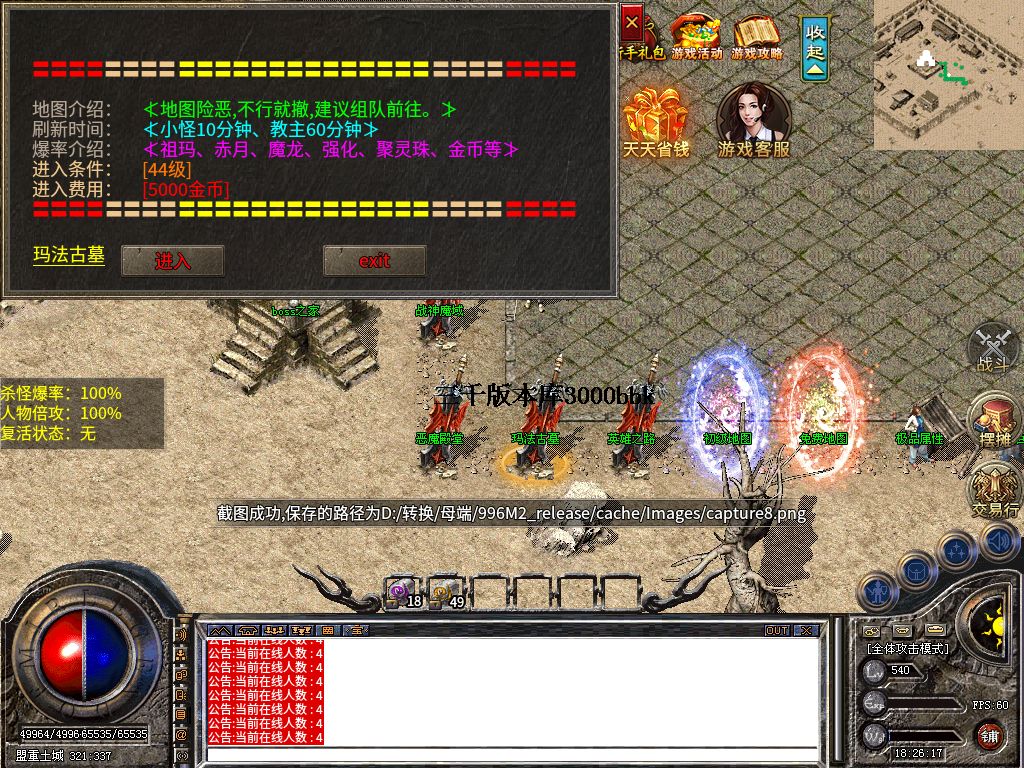The image size is (1024, 768).
Task: Use the purple scroll hotbar item
Action: pyautogui.click(x=402, y=592)
